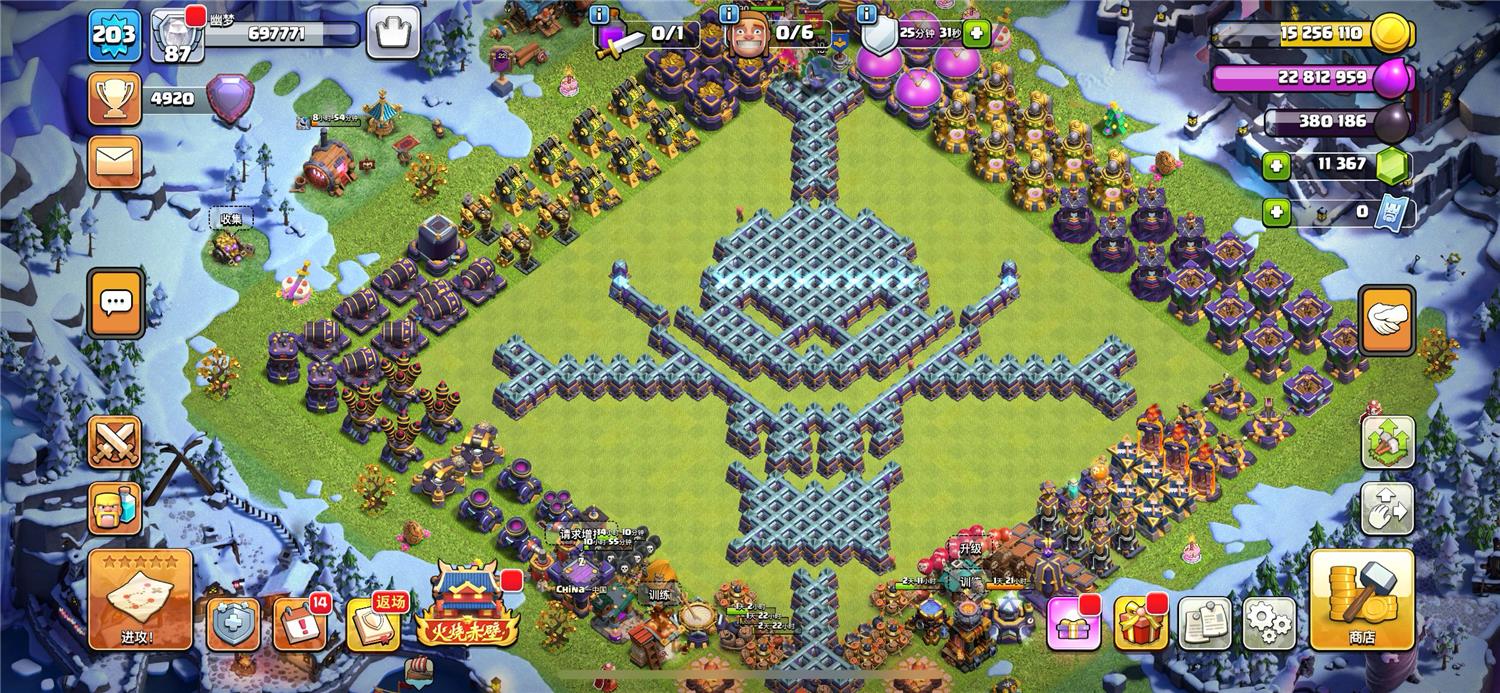Open the shield with plus button
Viewport: 1500px width, 693px height.
tap(232, 624)
